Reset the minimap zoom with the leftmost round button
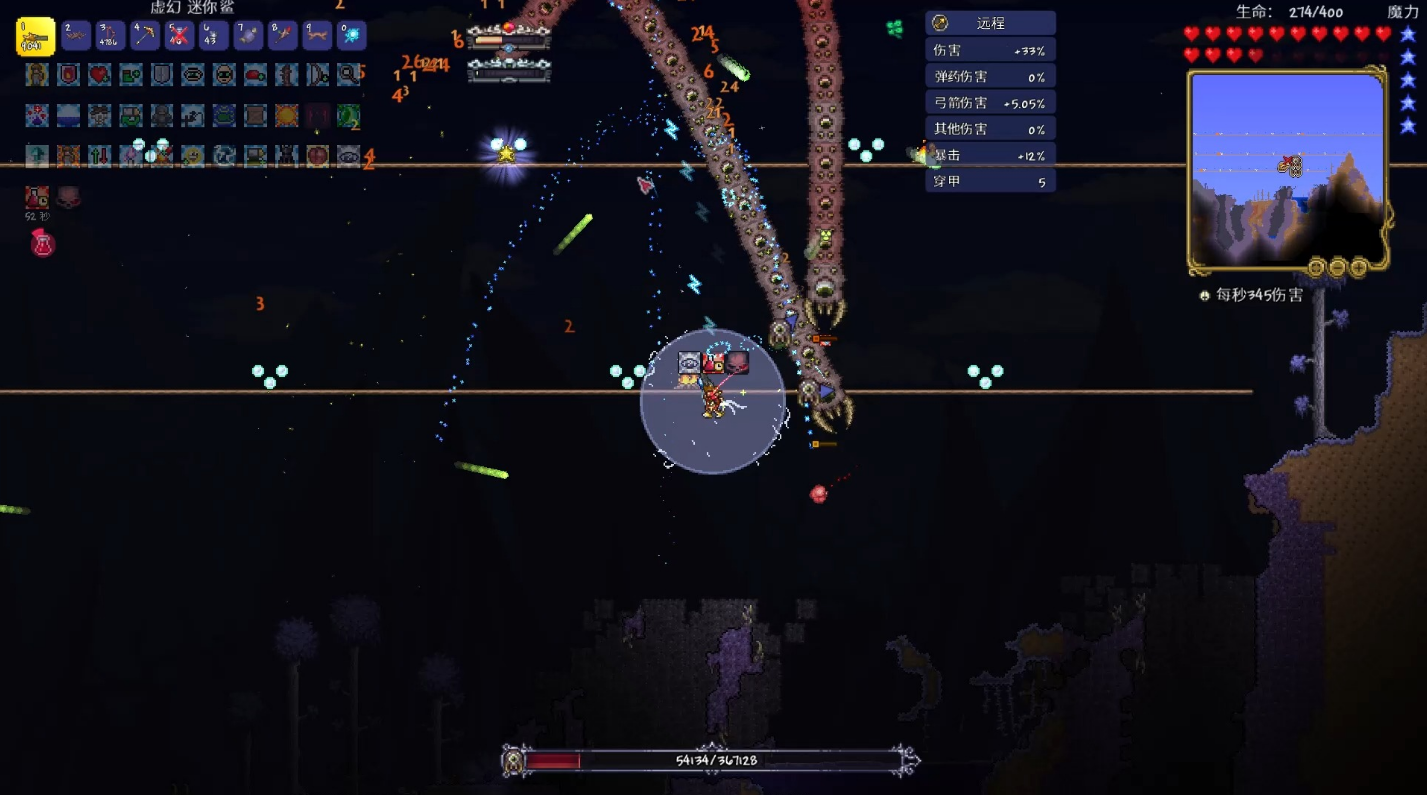Viewport: 1427px width, 795px height. point(1317,267)
